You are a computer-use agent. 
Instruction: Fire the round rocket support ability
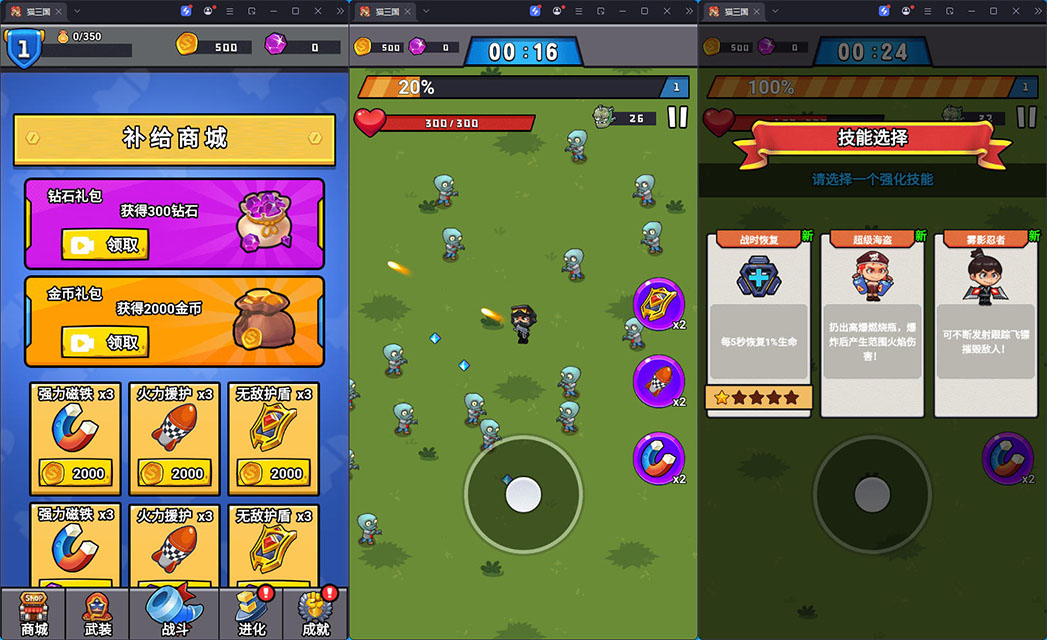tap(659, 381)
